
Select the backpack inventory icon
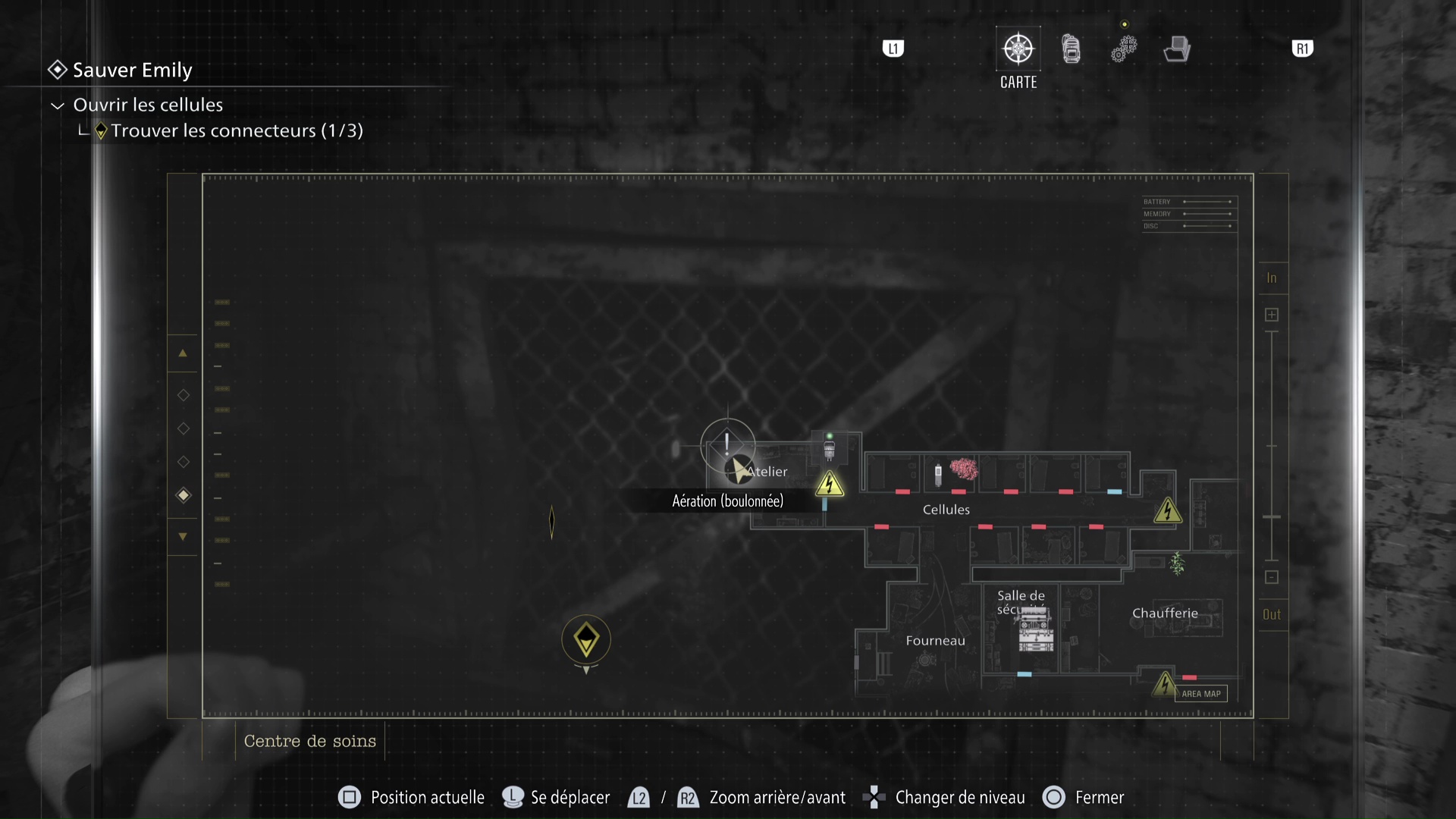1071,47
